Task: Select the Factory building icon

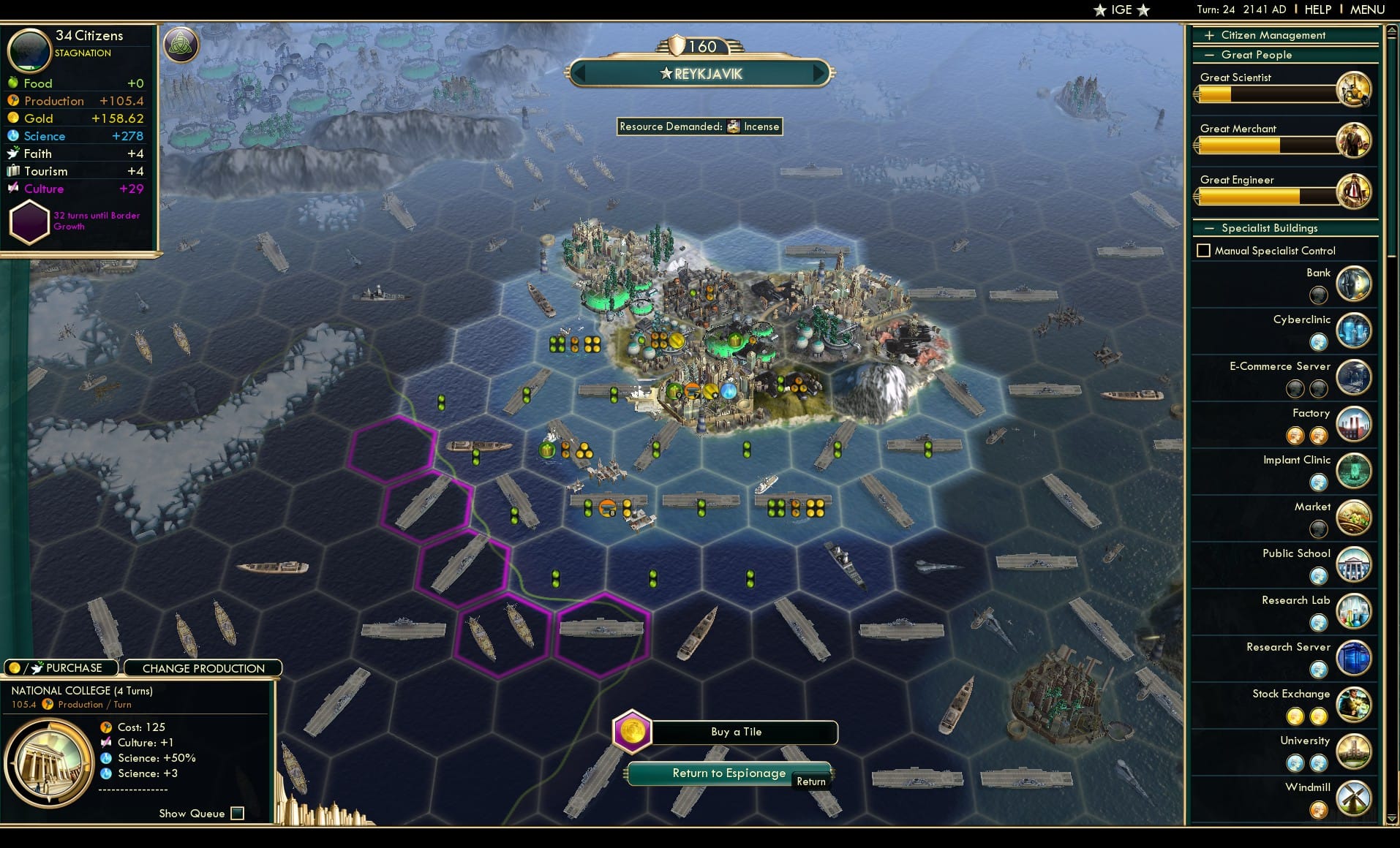Action: (1354, 424)
